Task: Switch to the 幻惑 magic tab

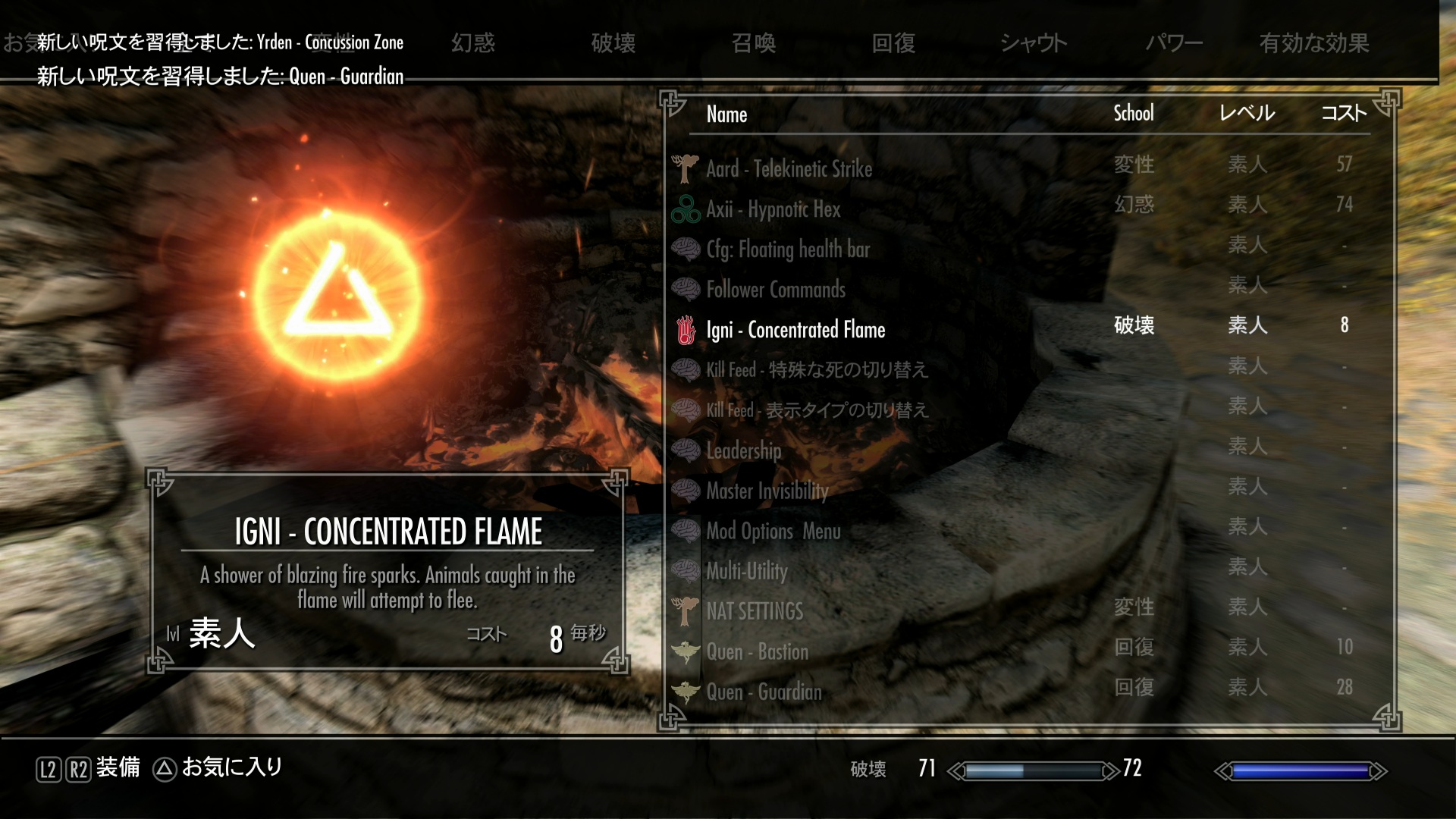Action: coord(473,42)
